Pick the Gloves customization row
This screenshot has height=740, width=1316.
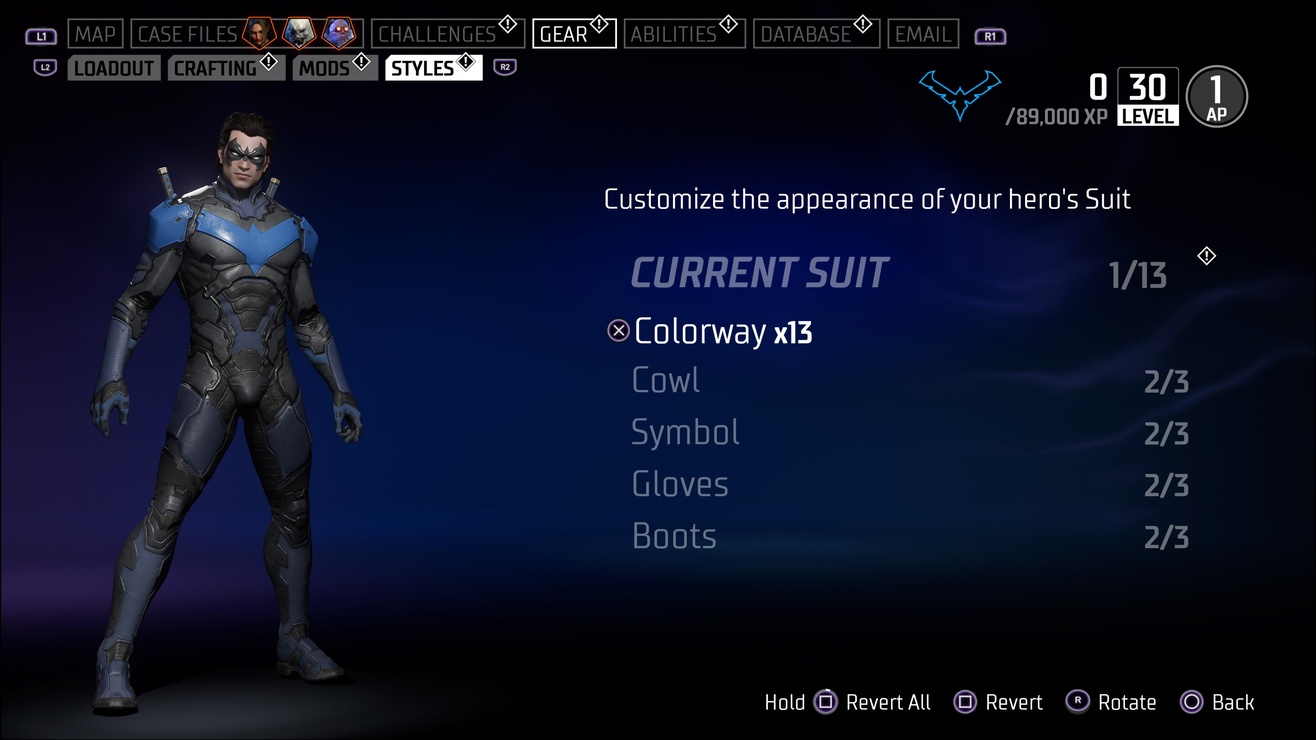click(x=680, y=485)
